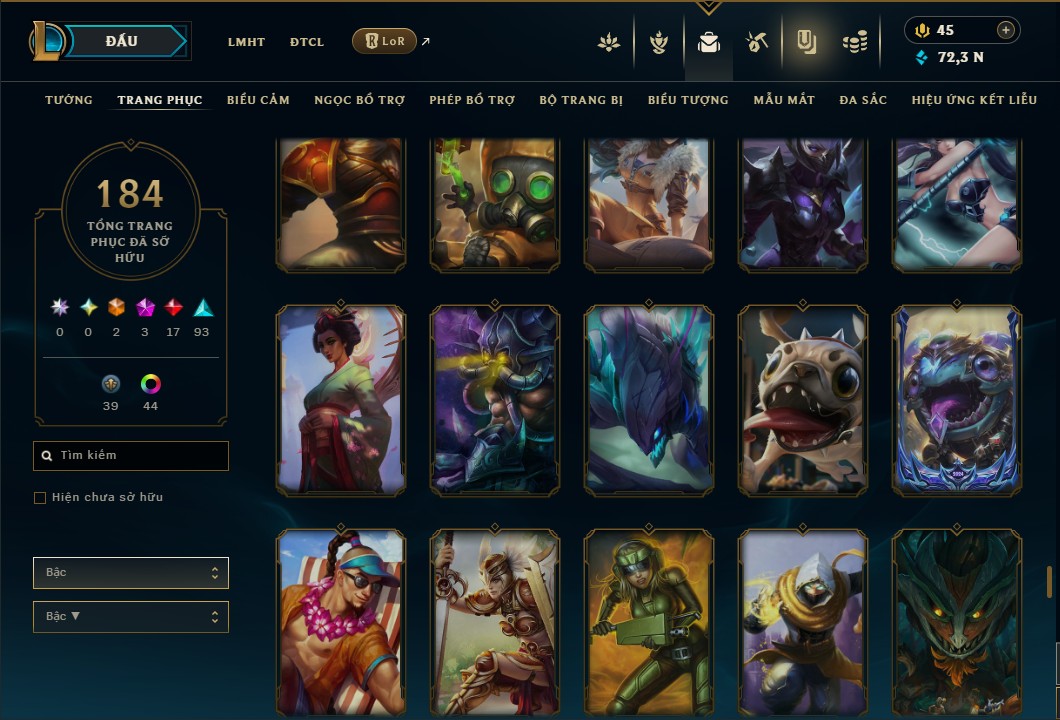Switch to the ĐTCL game mode
1060x720 pixels.
pos(307,42)
